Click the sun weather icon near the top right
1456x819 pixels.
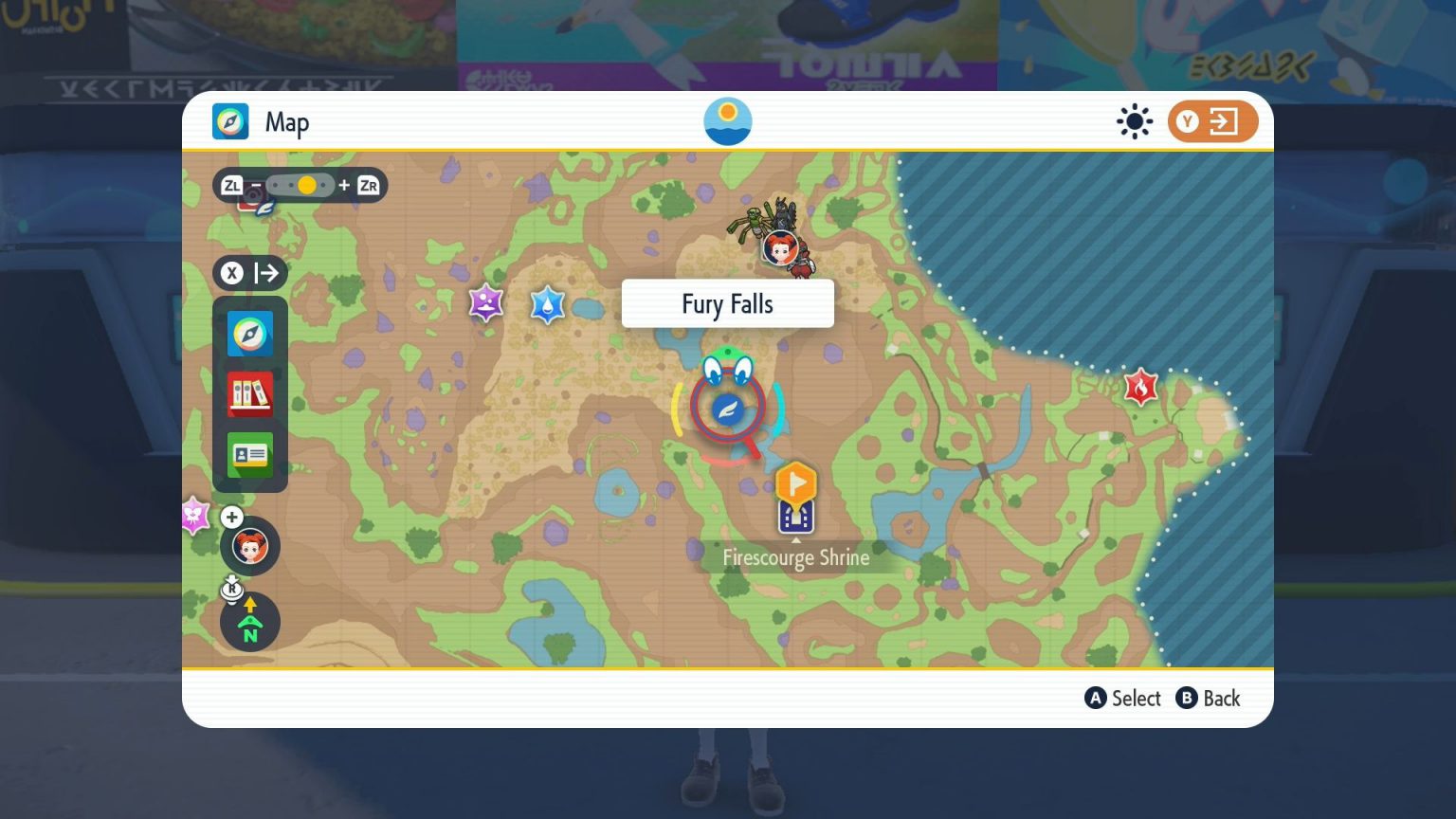pyautogui.click(x=1135, y=121)
